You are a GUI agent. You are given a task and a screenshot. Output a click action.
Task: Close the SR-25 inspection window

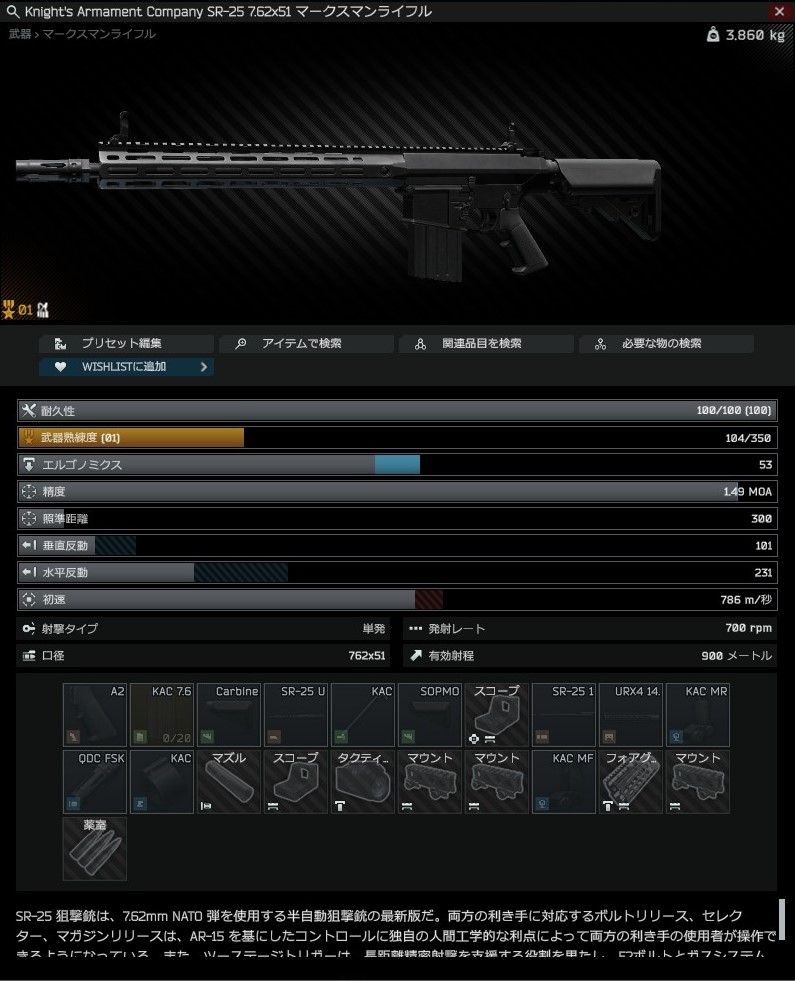[x=780, y=11]
